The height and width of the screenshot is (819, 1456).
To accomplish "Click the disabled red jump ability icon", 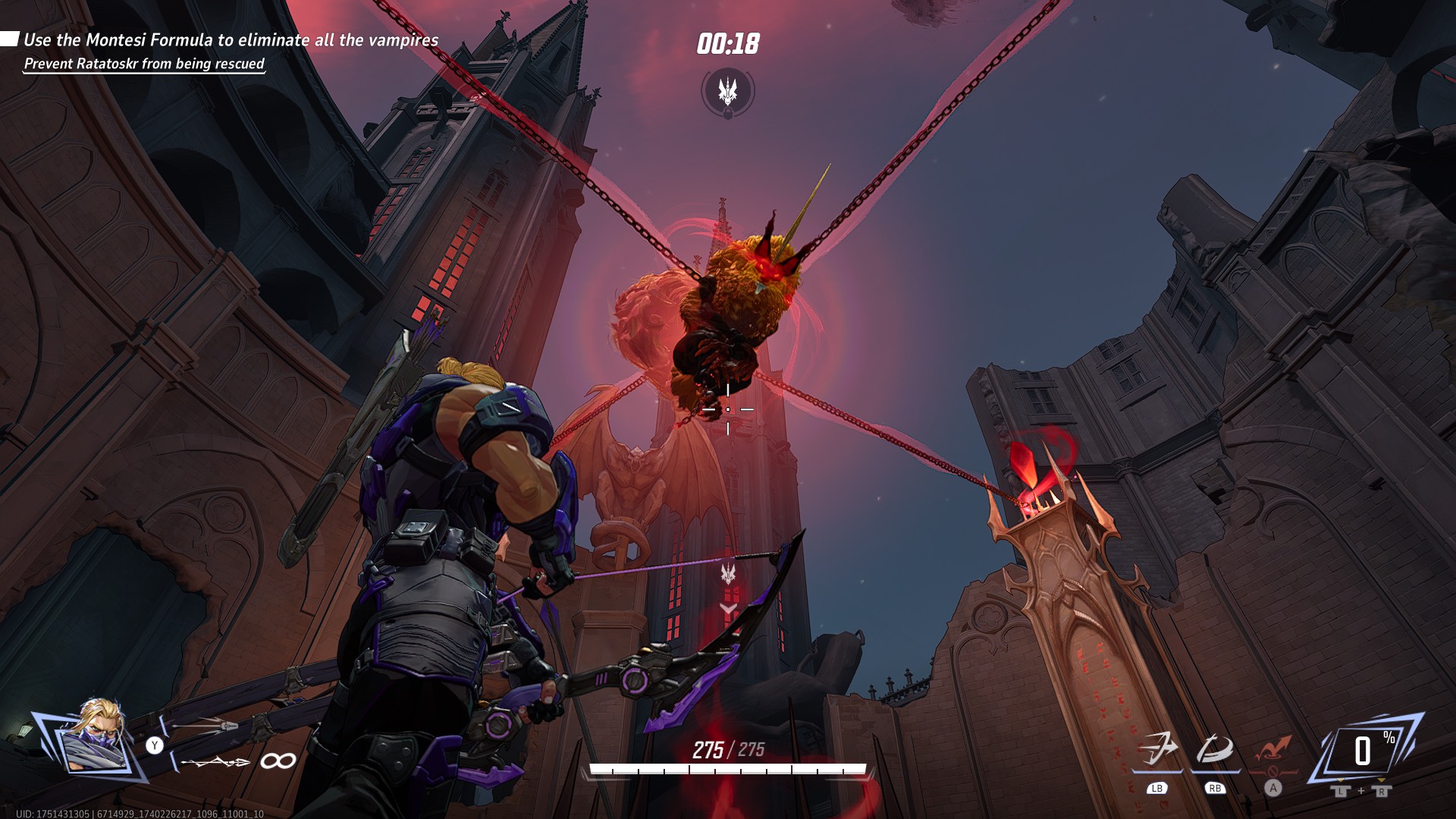I will click(x=1273, y=749).
